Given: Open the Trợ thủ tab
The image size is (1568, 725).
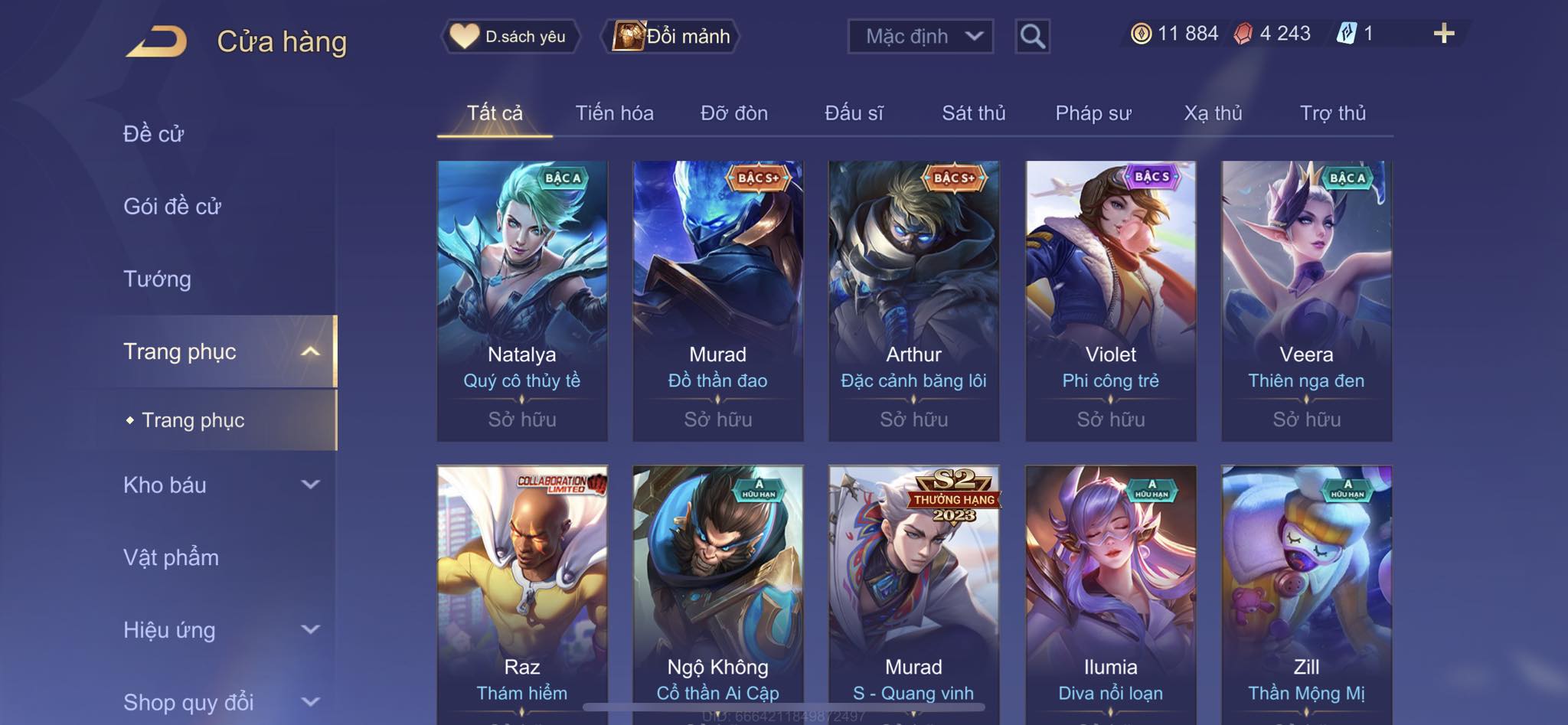Looking at the screenshot, I should (x=1332, y=113).
